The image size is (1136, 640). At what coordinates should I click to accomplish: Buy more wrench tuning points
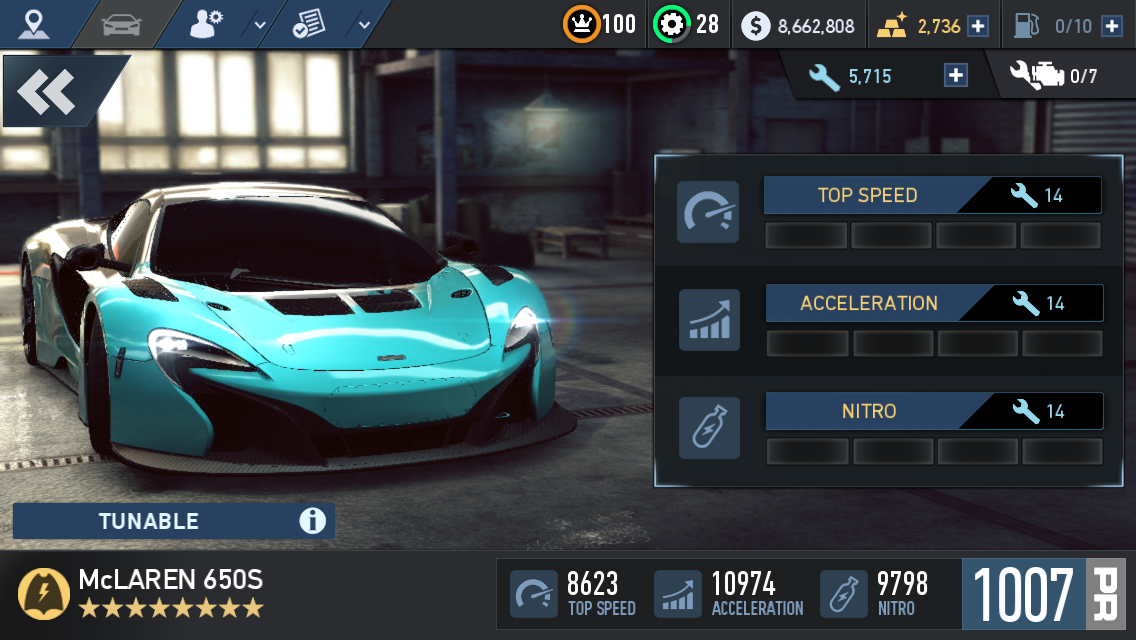956,76
